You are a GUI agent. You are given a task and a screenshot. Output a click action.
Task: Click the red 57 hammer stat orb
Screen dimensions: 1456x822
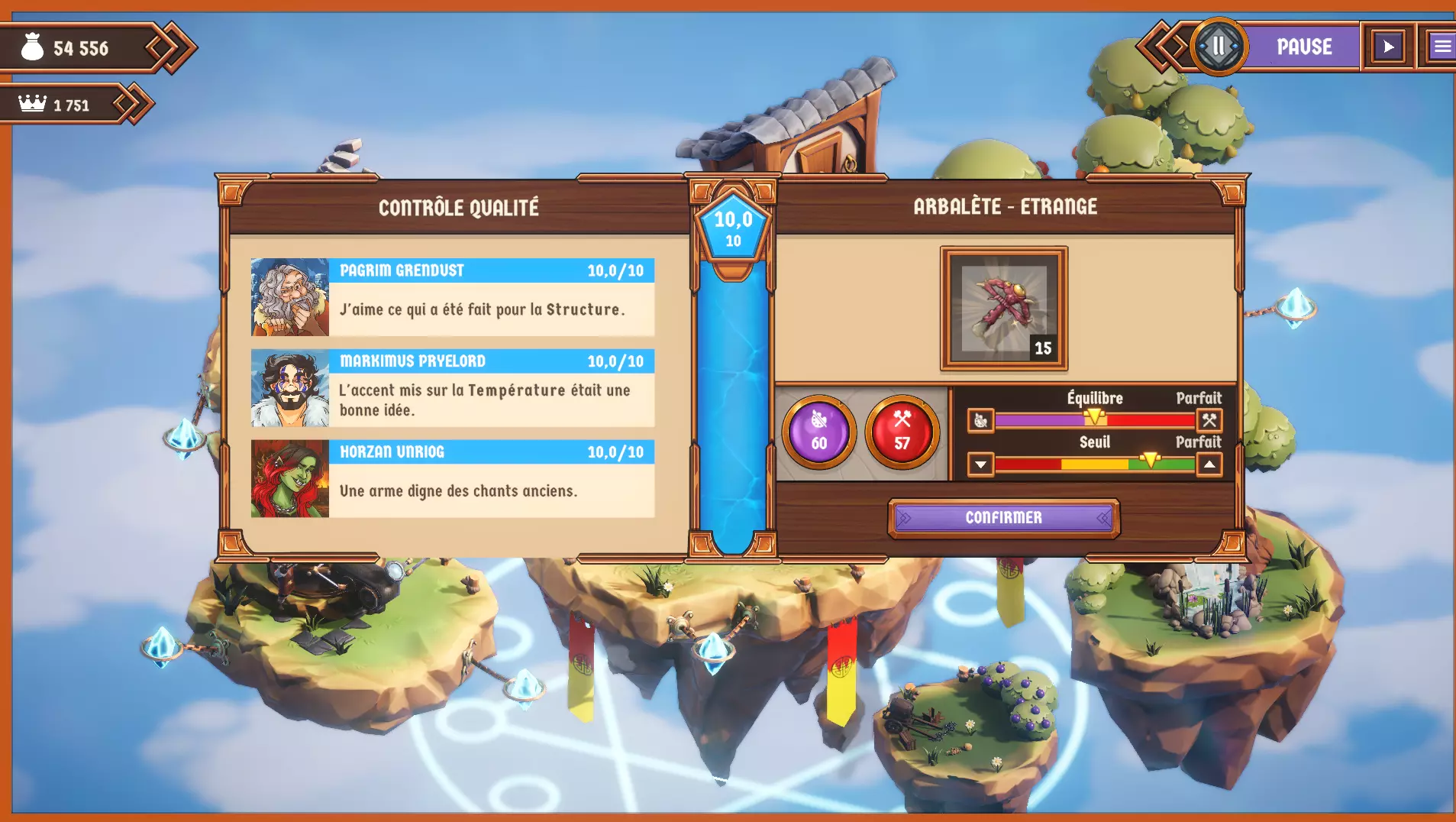coord(902,432)
